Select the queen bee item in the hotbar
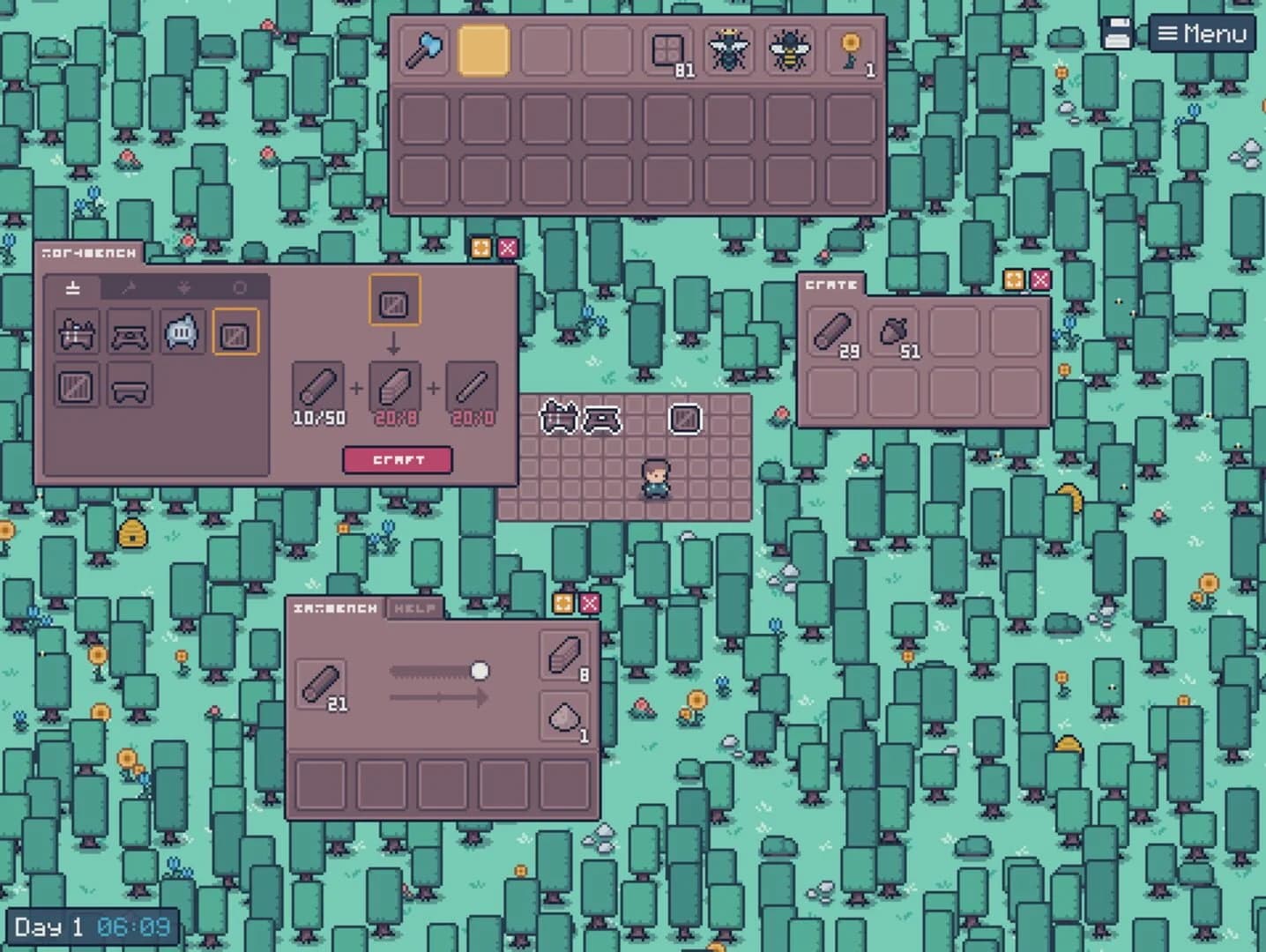The image size is (1266, 952). coord(729,50)
